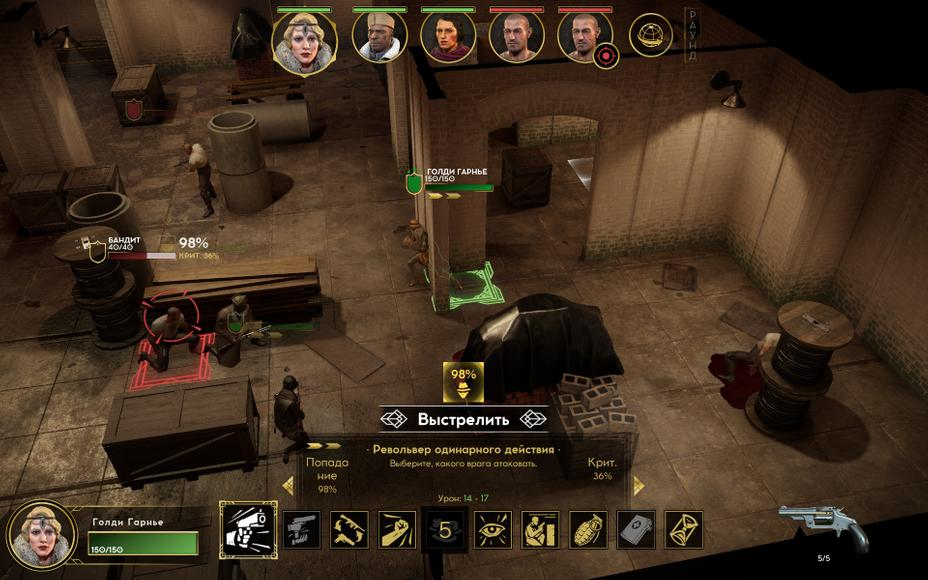This screenshot has width=928, height=580.
Task: Select the grenade ability icon
Action: 588,530
